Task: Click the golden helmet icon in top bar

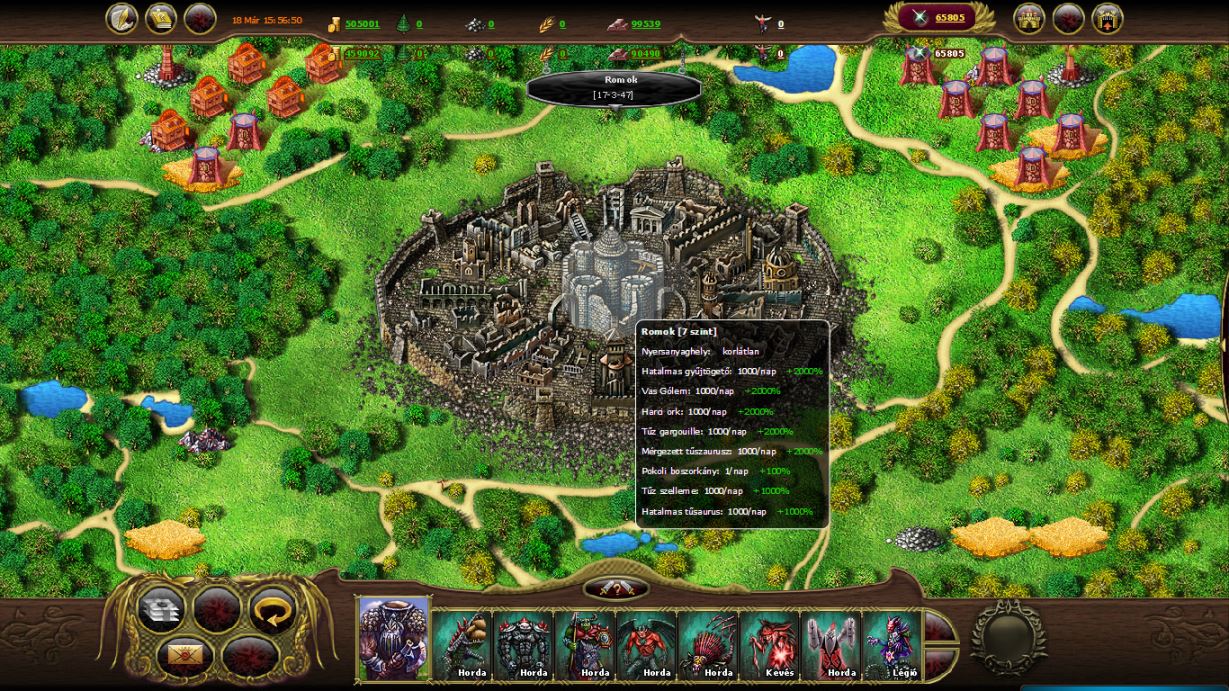Action: [161, 19]
